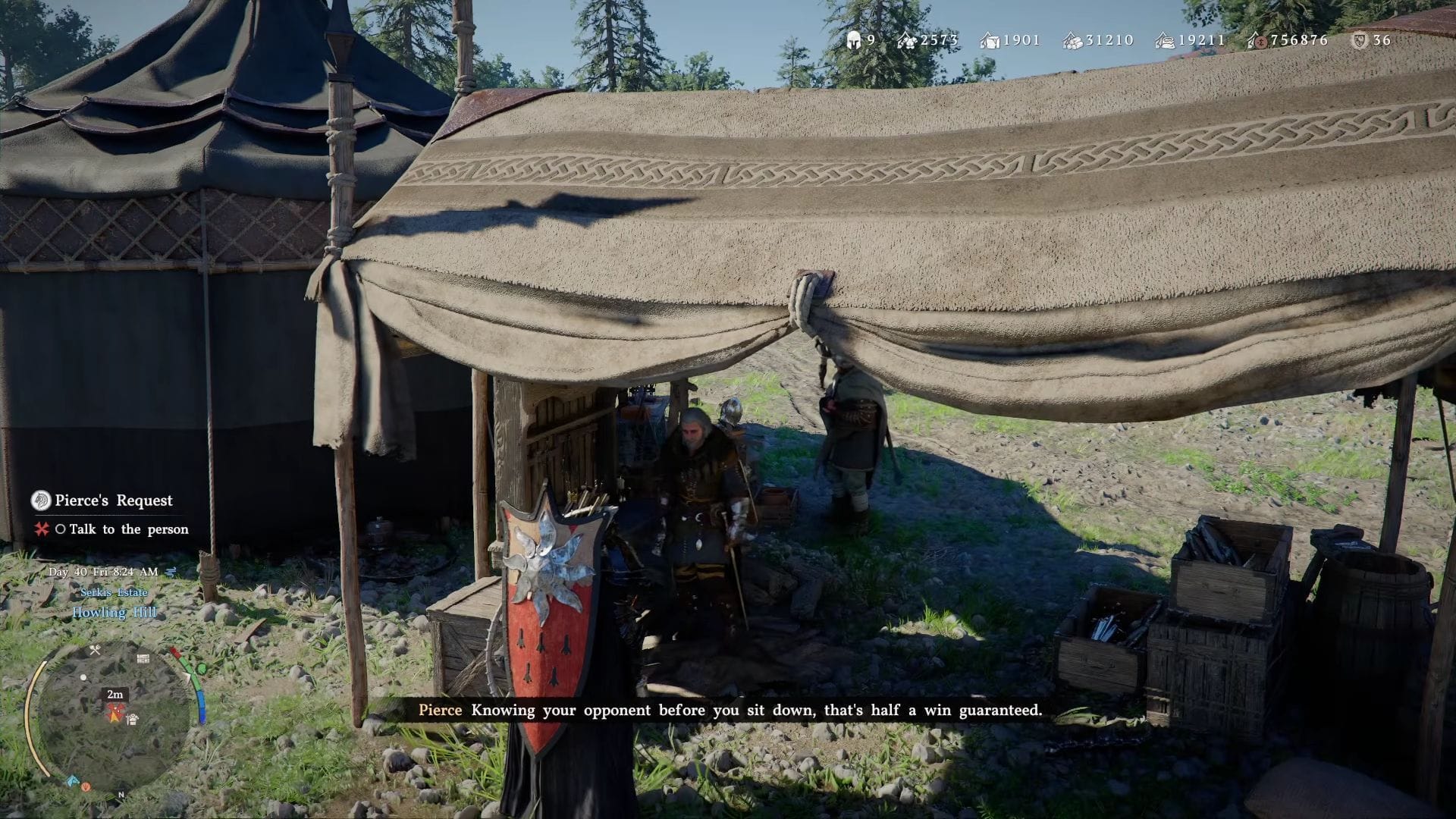Open the circular minimap
The height and width of the screenshot is (819, 1456).
[x=113, y=715]
